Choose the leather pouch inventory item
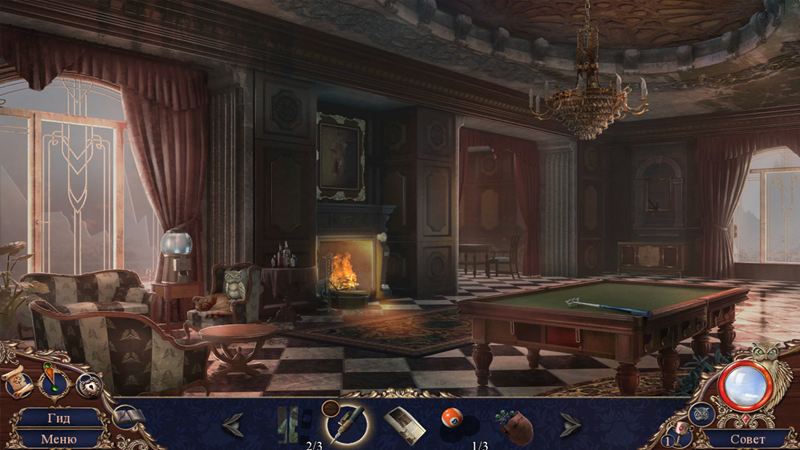 point(514,424)
